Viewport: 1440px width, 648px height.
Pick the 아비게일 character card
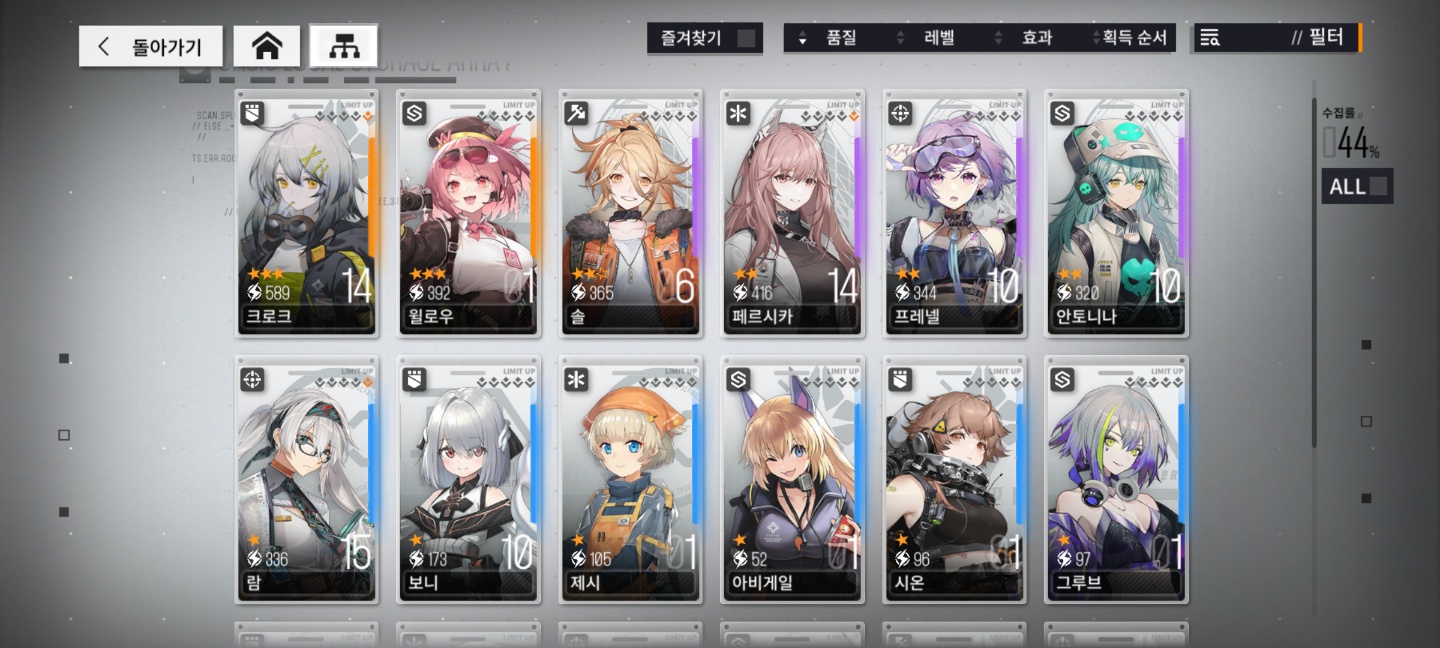coord(793,479)
